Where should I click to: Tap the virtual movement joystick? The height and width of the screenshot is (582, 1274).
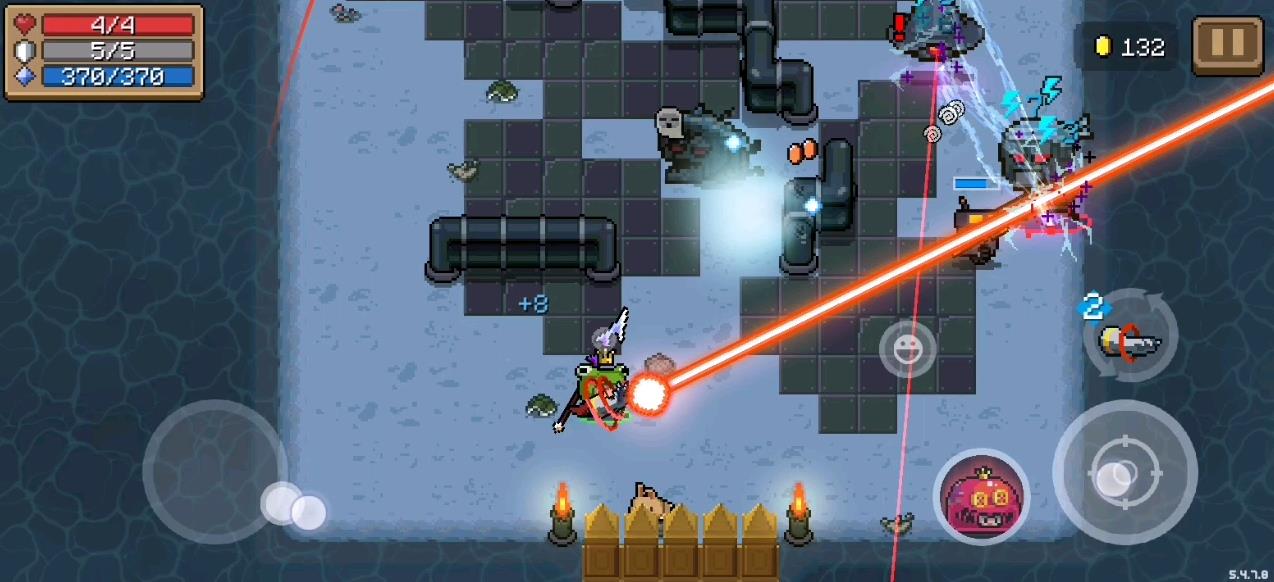215,471
